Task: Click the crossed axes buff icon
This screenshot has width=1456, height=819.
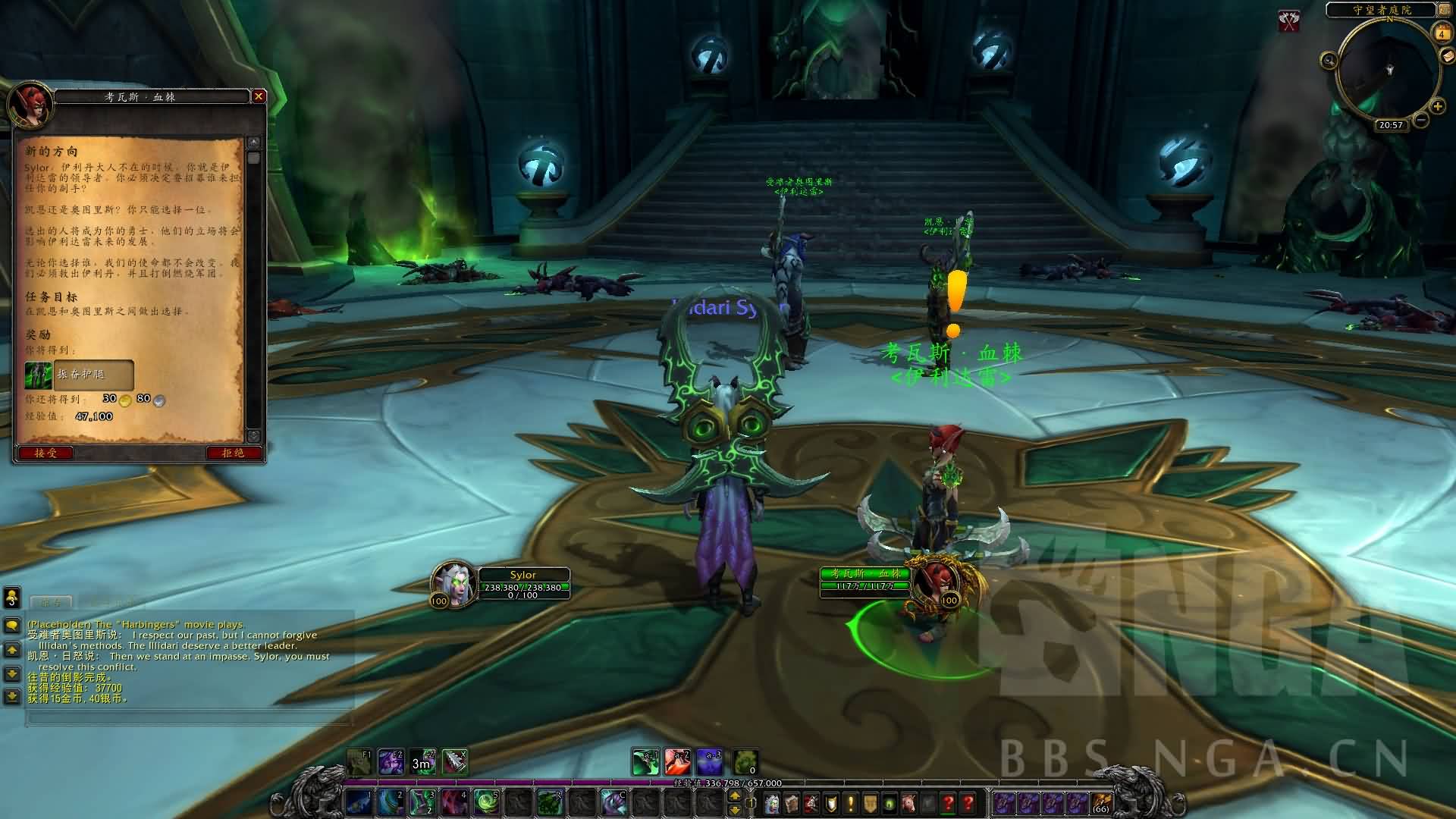Action: click(x=1289, y=21)
